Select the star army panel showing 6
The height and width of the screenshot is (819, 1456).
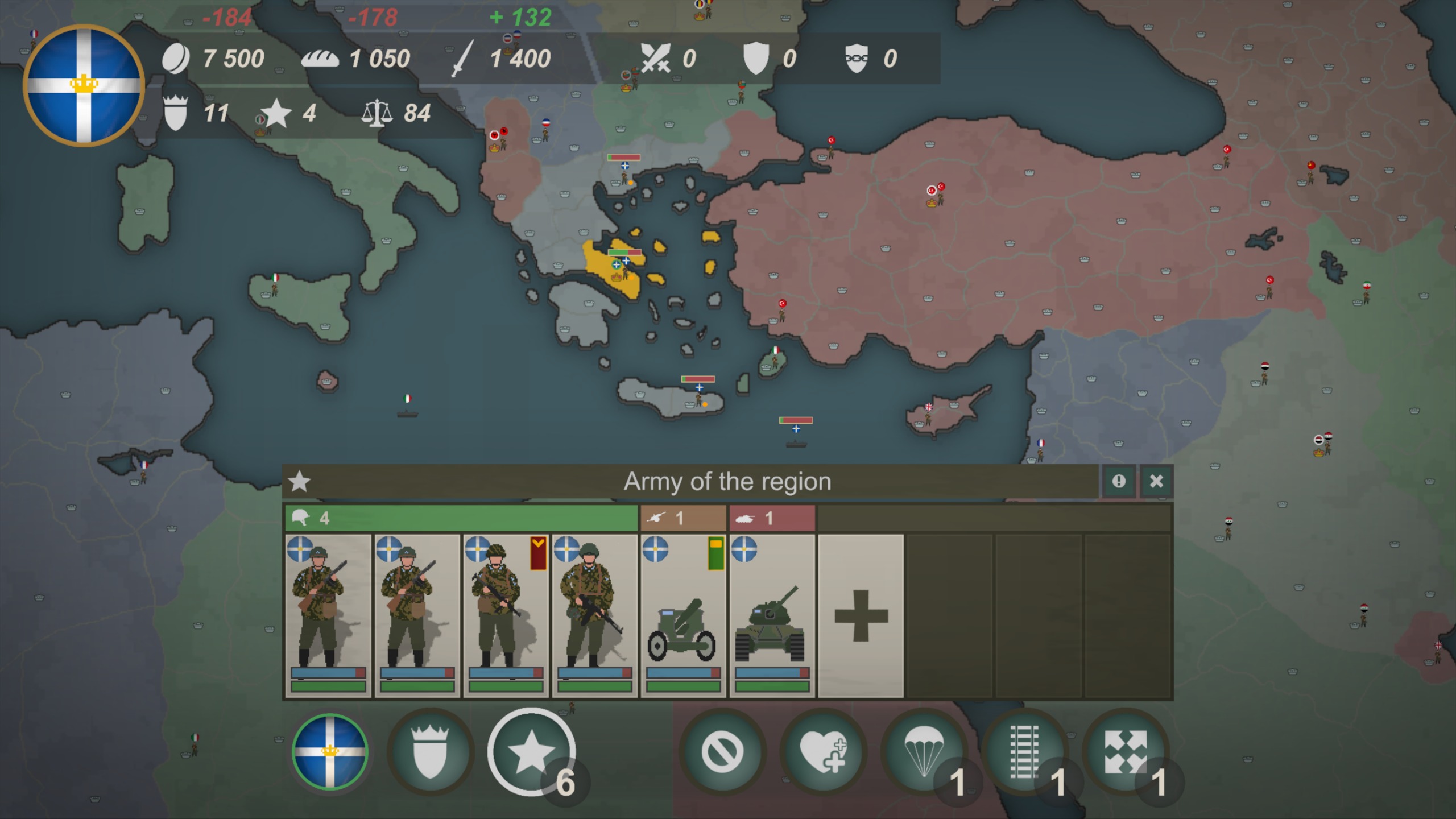pos(532,751)
